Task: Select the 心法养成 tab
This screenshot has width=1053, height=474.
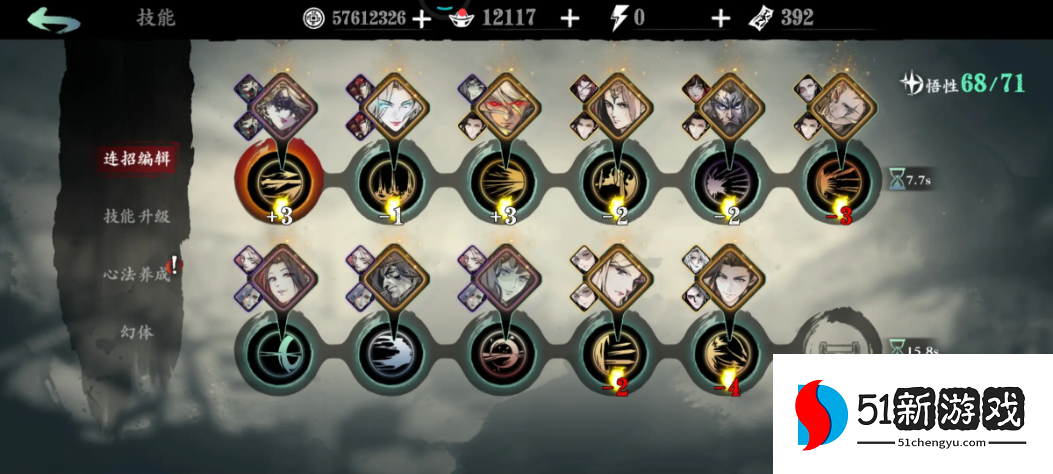Action: coord(136,273)
